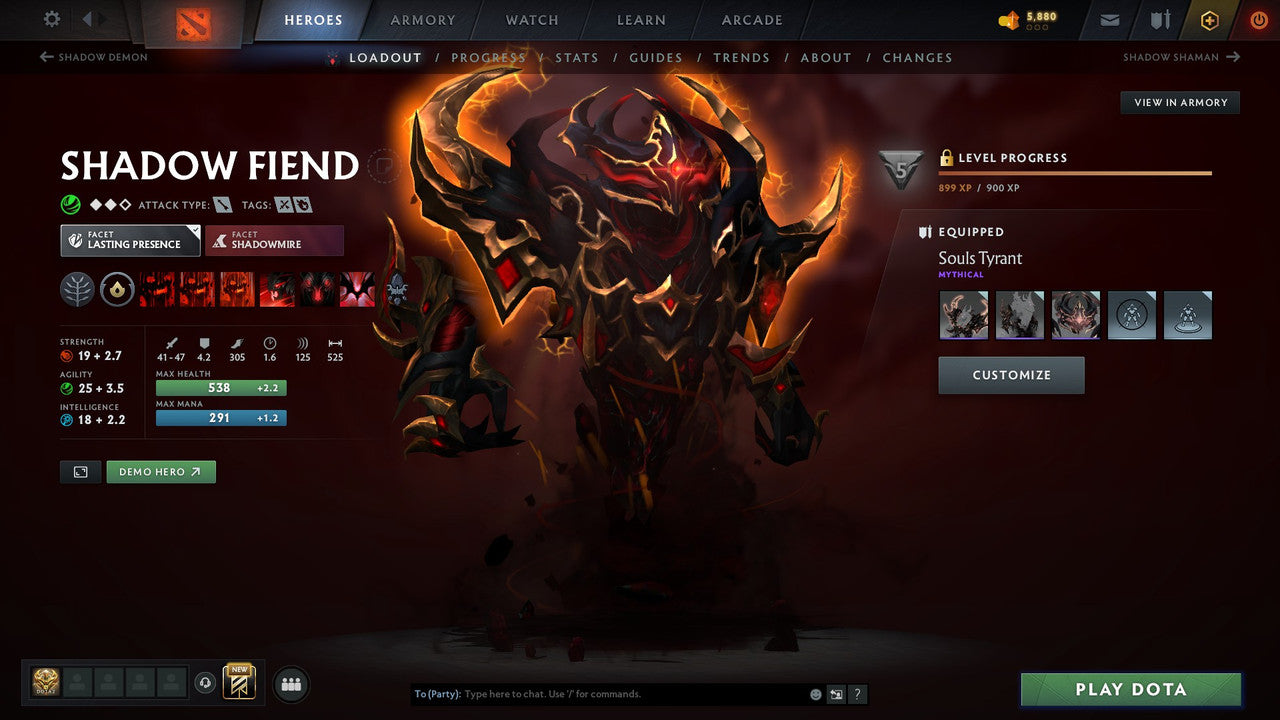The image size is (1280, 720).
Task: Click the messages envelope icon
Action: click(x=1110, y=19)
